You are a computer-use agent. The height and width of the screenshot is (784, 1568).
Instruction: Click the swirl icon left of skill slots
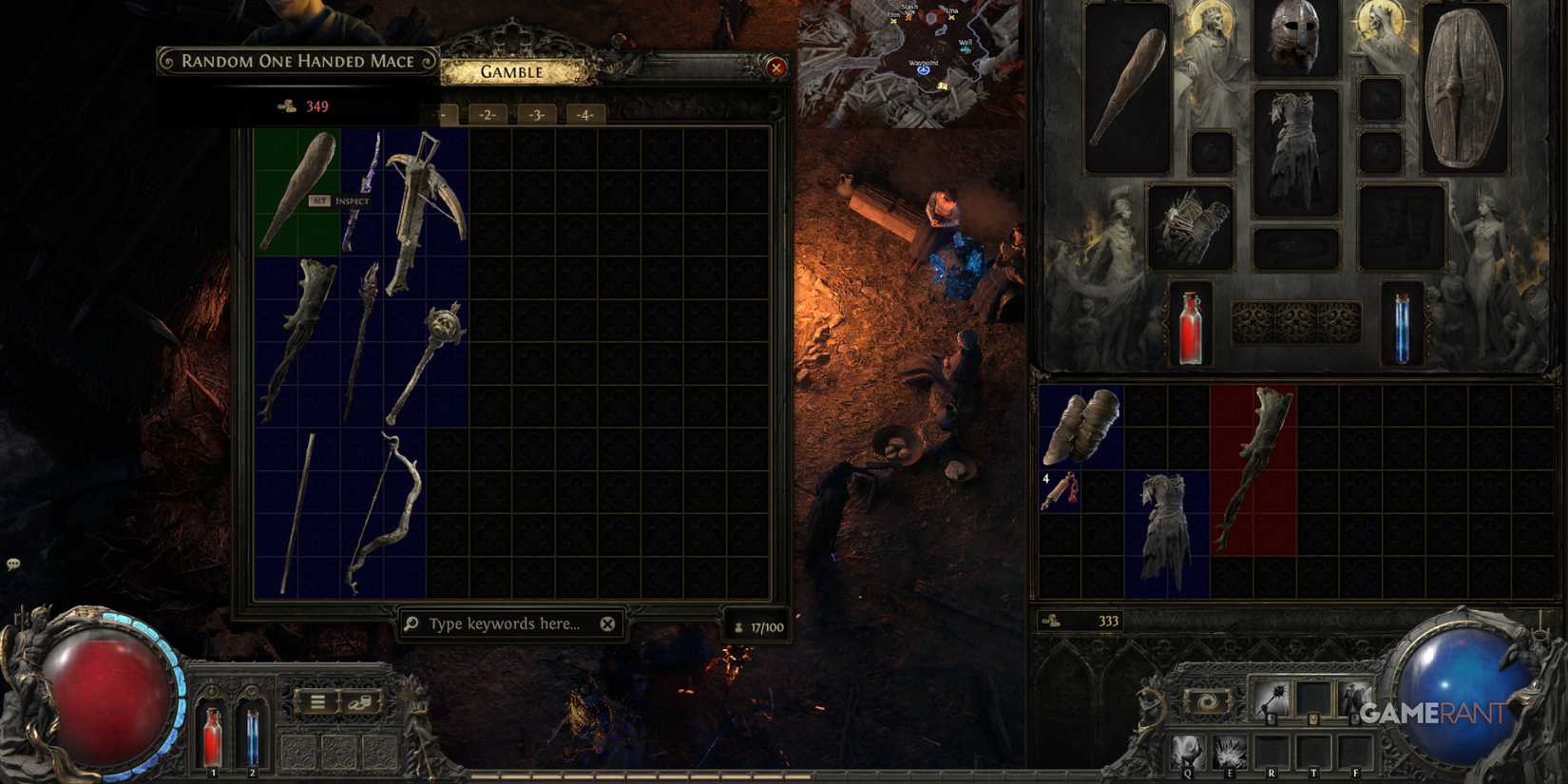point(1209,702)
